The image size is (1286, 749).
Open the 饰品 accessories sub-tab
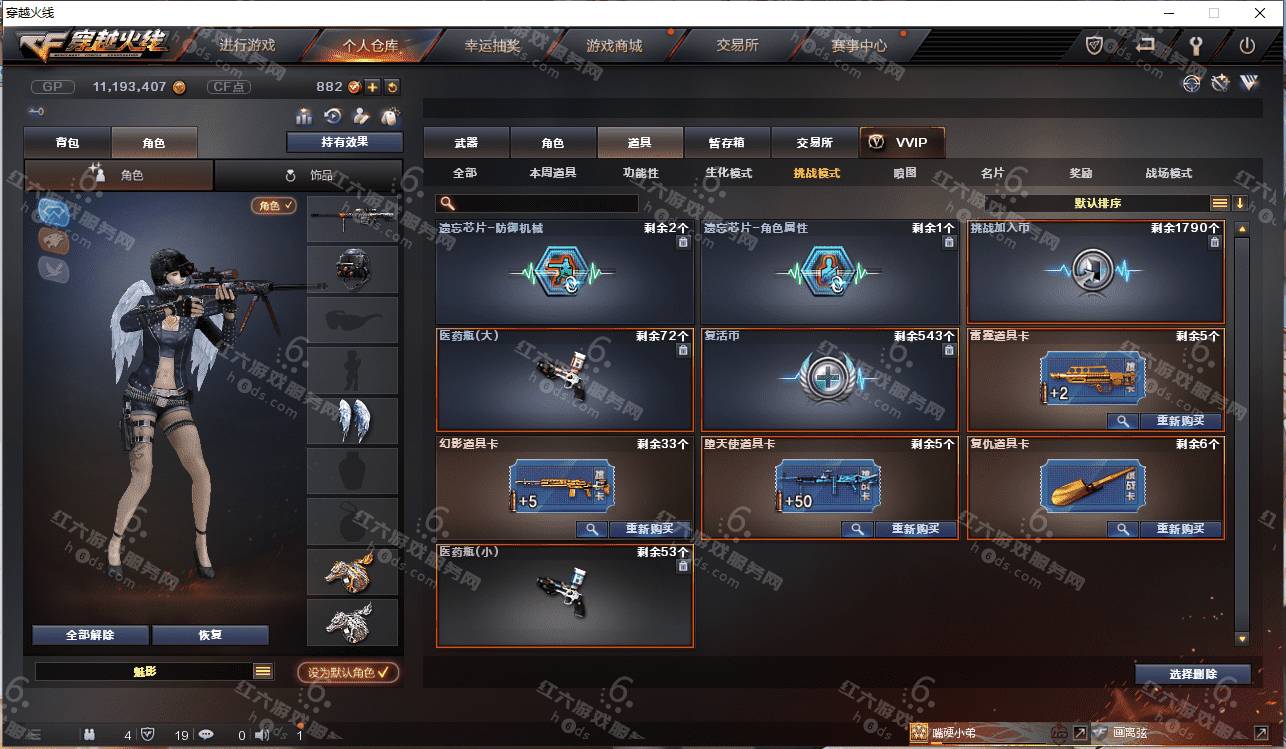tap(309, 175)
